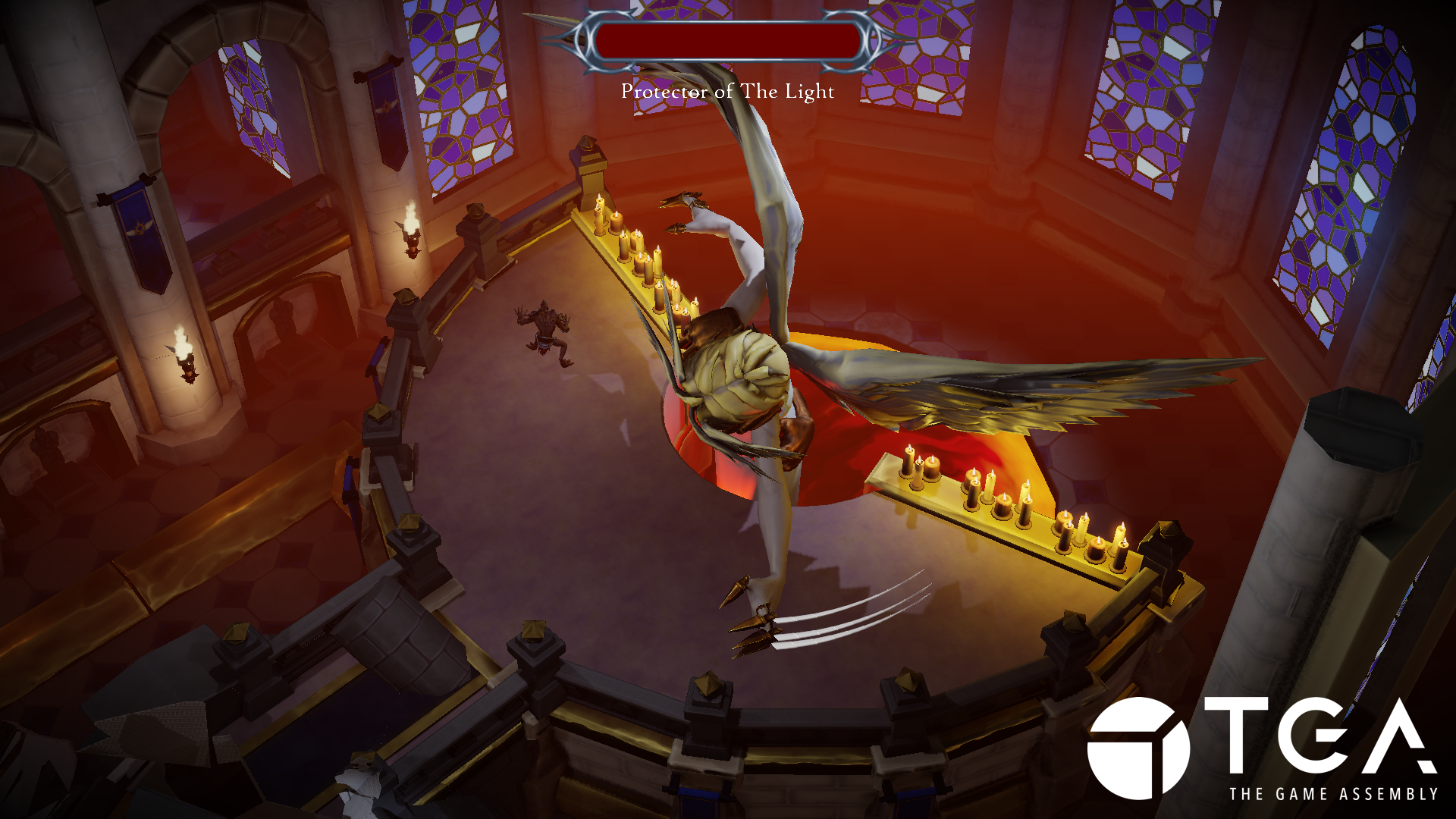Image resolution: width=1456 pixels, height=819 pixels.
Task: Select the wall torch on the left pillar
Action: tap(186, 356)
